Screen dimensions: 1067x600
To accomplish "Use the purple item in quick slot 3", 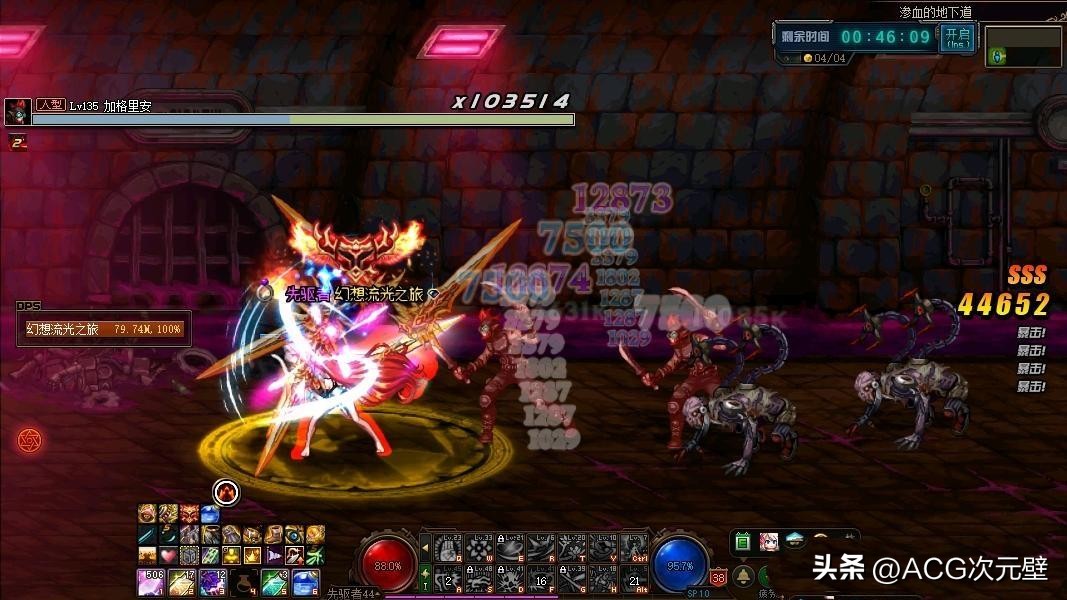I will click(212, 581).
